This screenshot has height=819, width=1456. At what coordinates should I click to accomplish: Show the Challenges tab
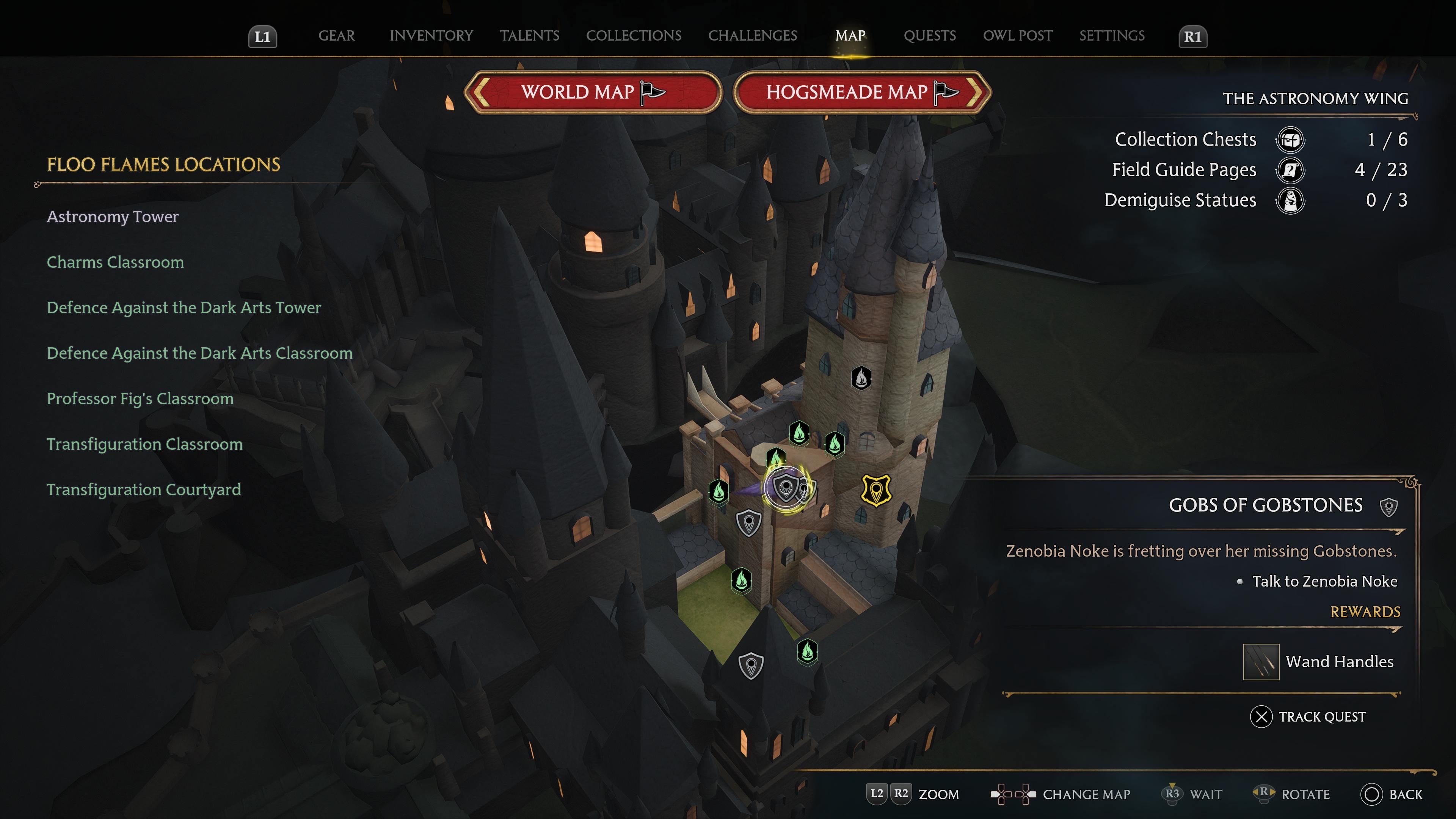click(x=752, y=36)
